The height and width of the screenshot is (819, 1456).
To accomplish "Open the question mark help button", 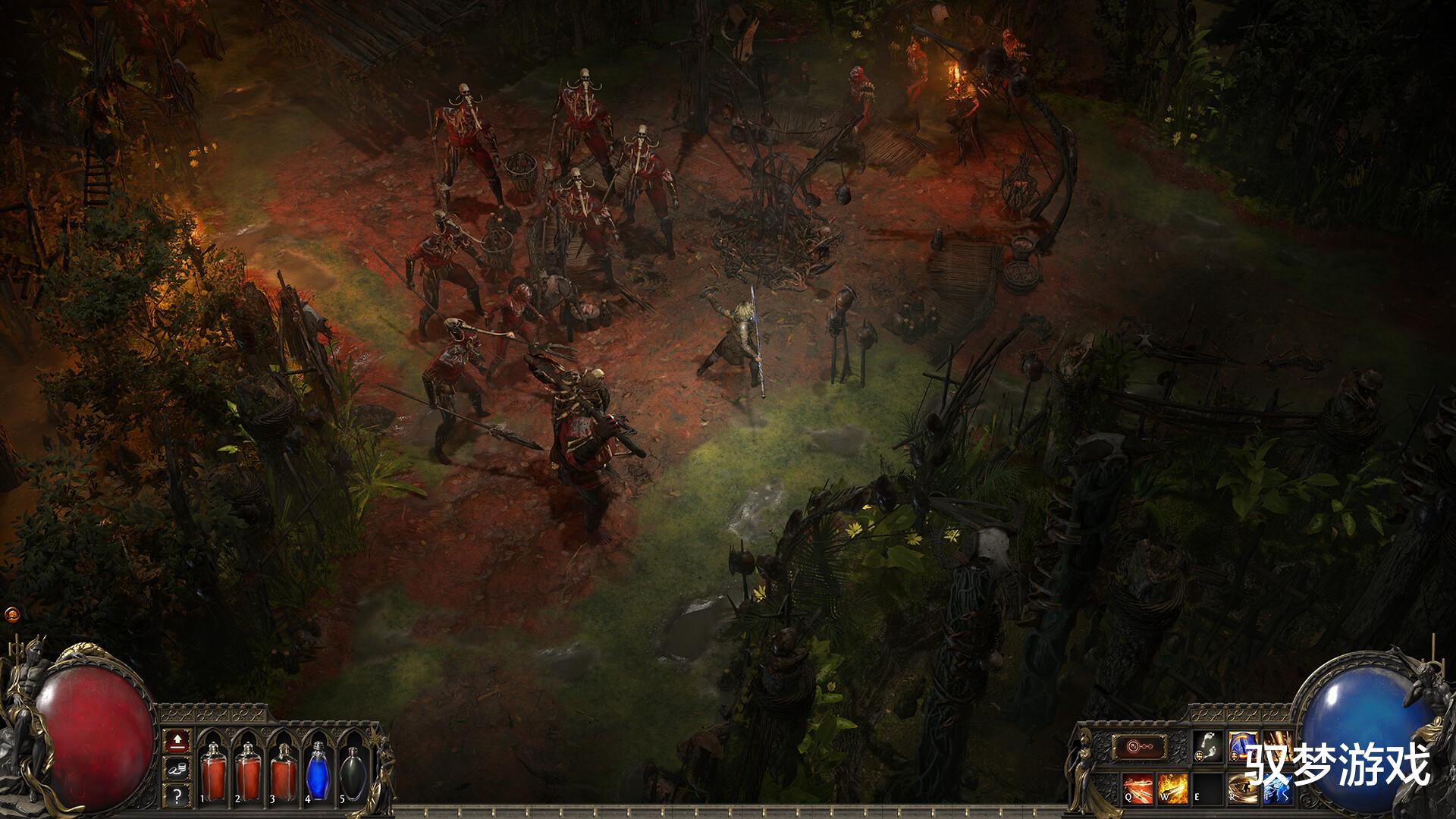I will pos(177,795).
